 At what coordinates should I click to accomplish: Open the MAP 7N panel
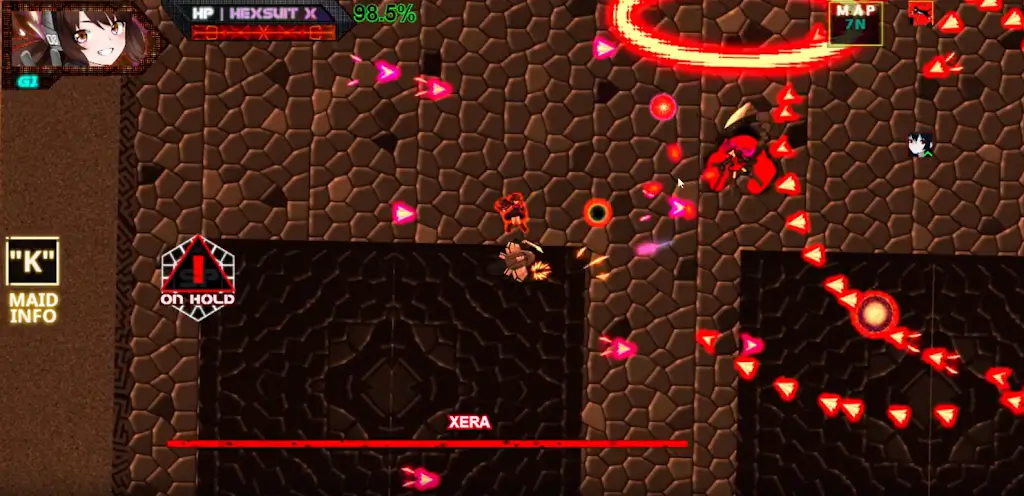(x=855, y=21)
